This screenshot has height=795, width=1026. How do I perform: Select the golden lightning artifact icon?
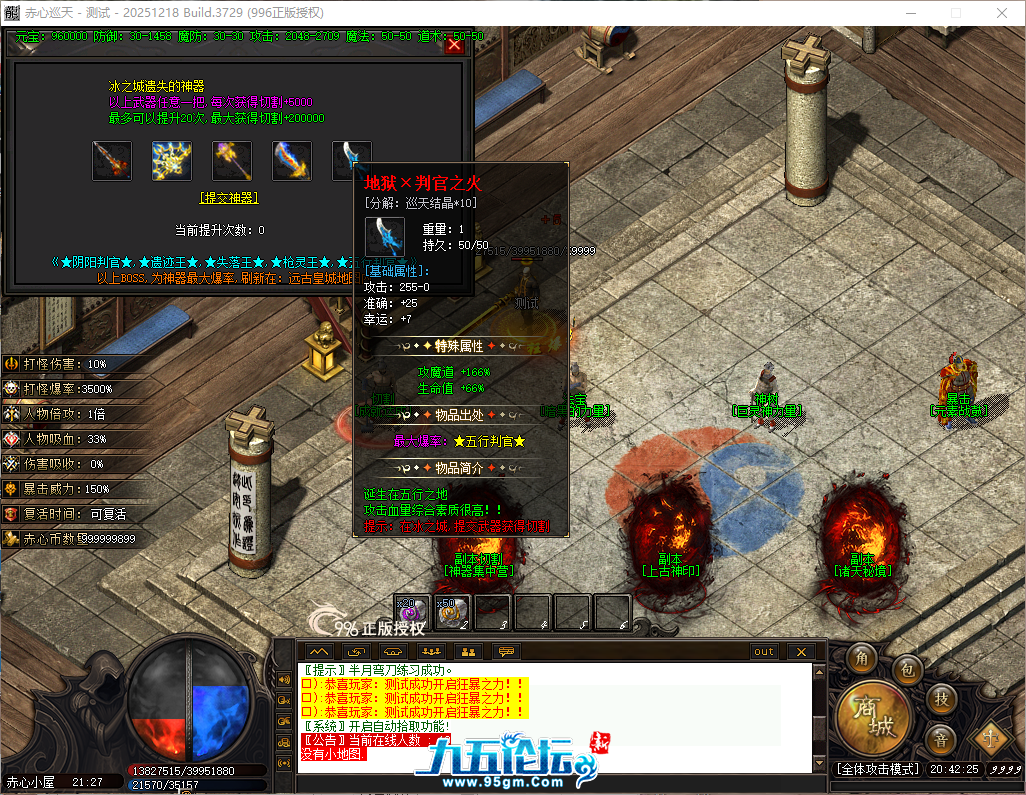click(172, 161)
